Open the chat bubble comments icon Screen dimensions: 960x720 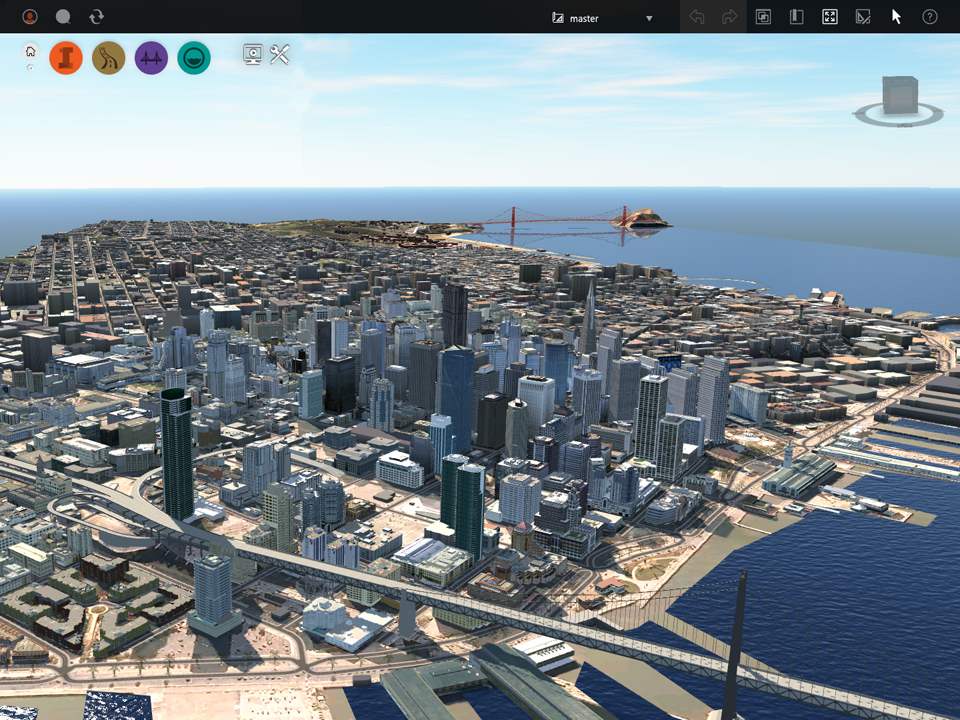(x=63, y=17)
